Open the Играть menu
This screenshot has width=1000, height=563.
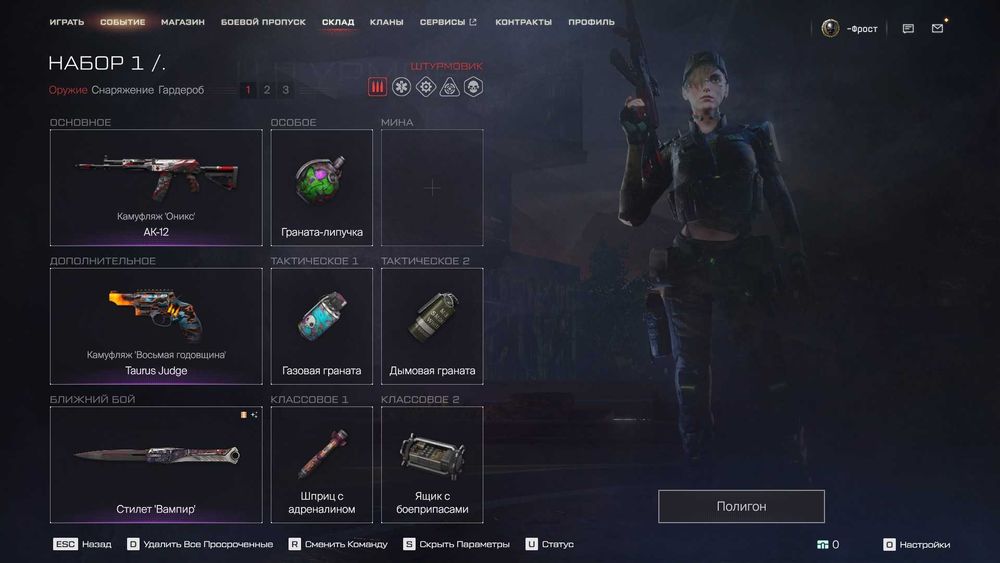click(x=67, y=22)
